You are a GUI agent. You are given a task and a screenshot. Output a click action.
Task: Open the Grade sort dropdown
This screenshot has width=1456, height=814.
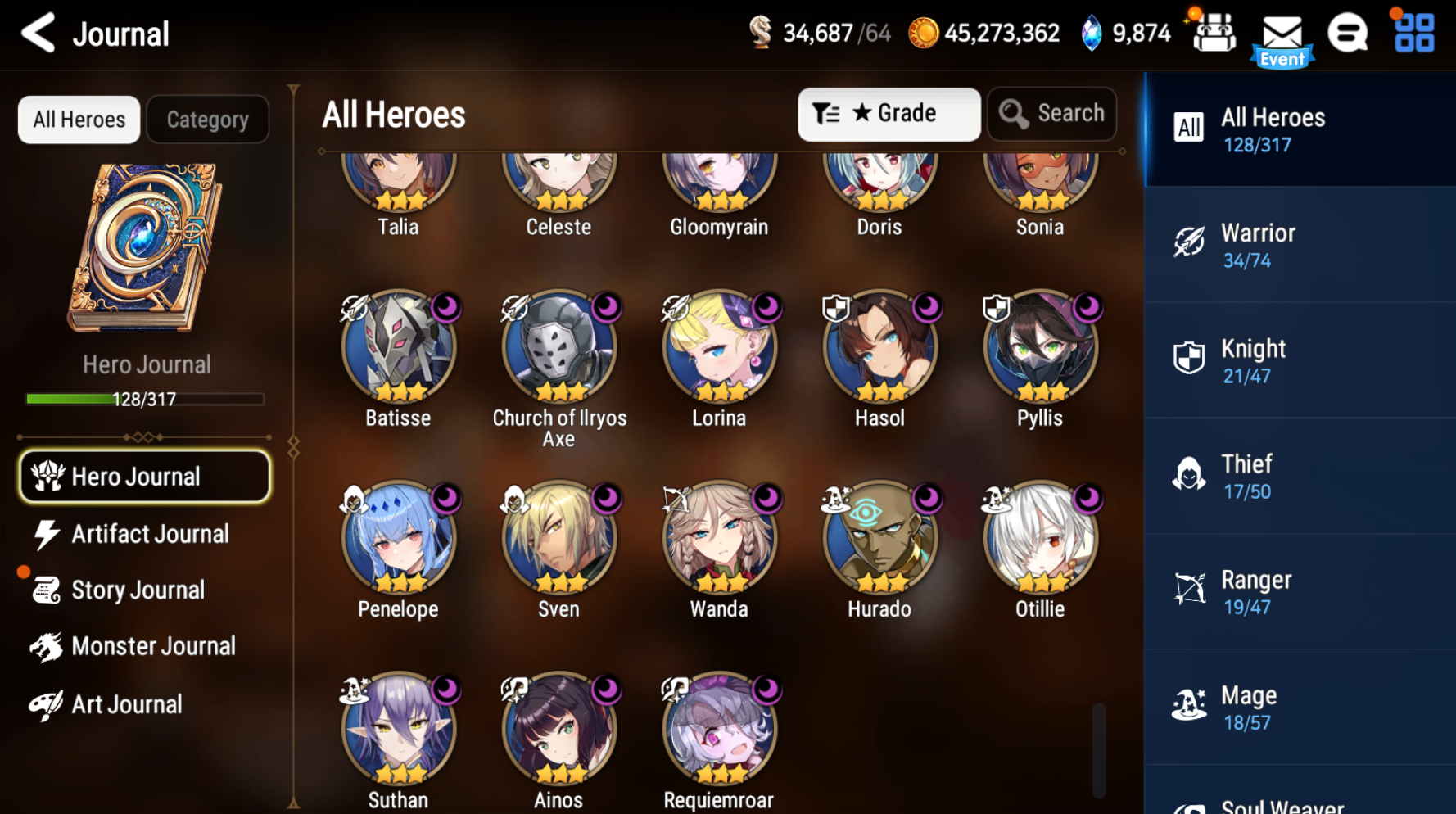coord(889,114)
